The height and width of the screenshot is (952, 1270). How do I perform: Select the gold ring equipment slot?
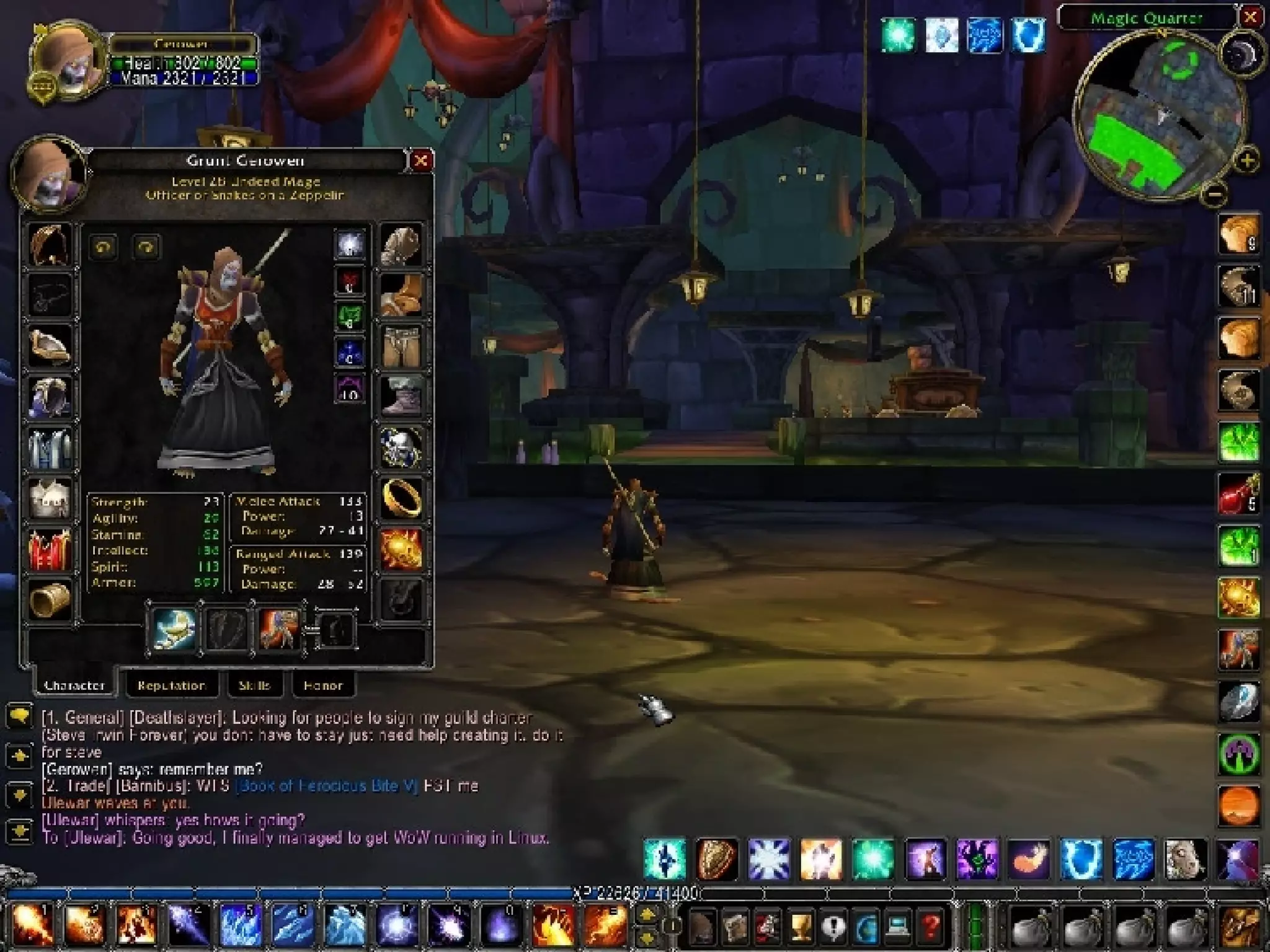tap(401, 497)
